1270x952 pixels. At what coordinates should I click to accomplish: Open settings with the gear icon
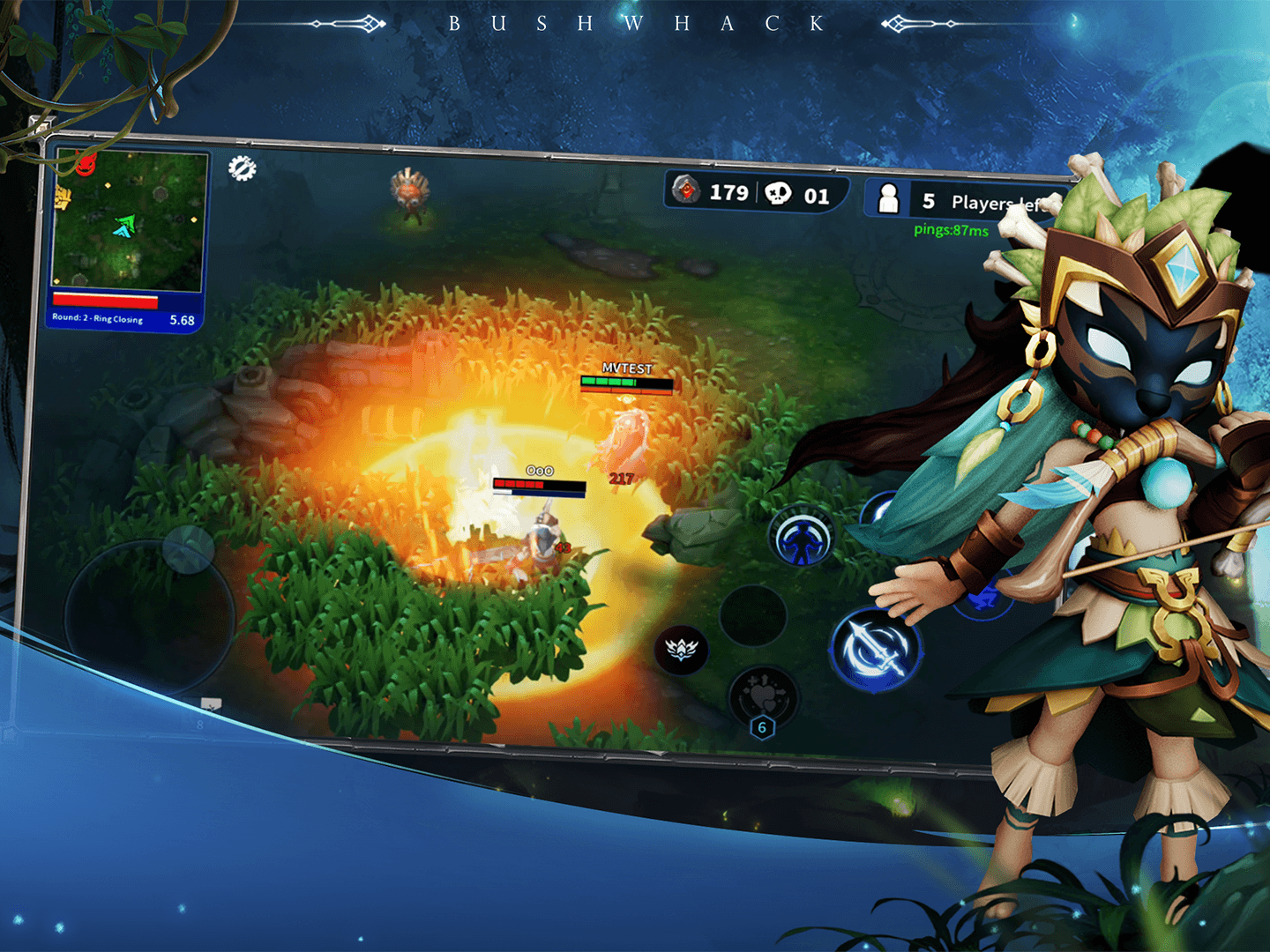243,167
